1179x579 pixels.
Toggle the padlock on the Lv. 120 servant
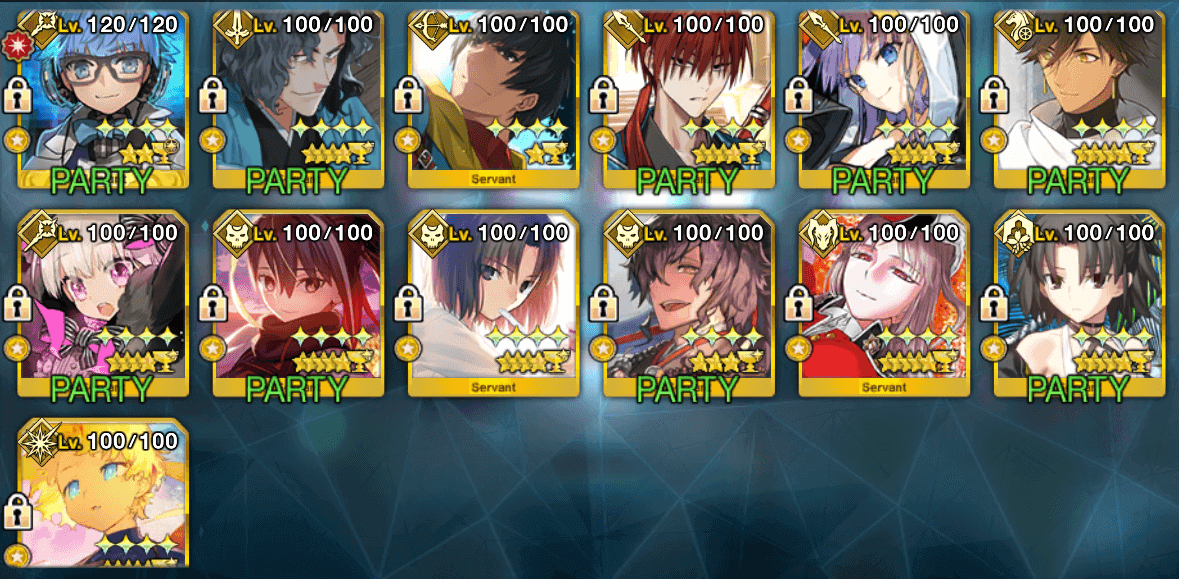tap(19, 97)
